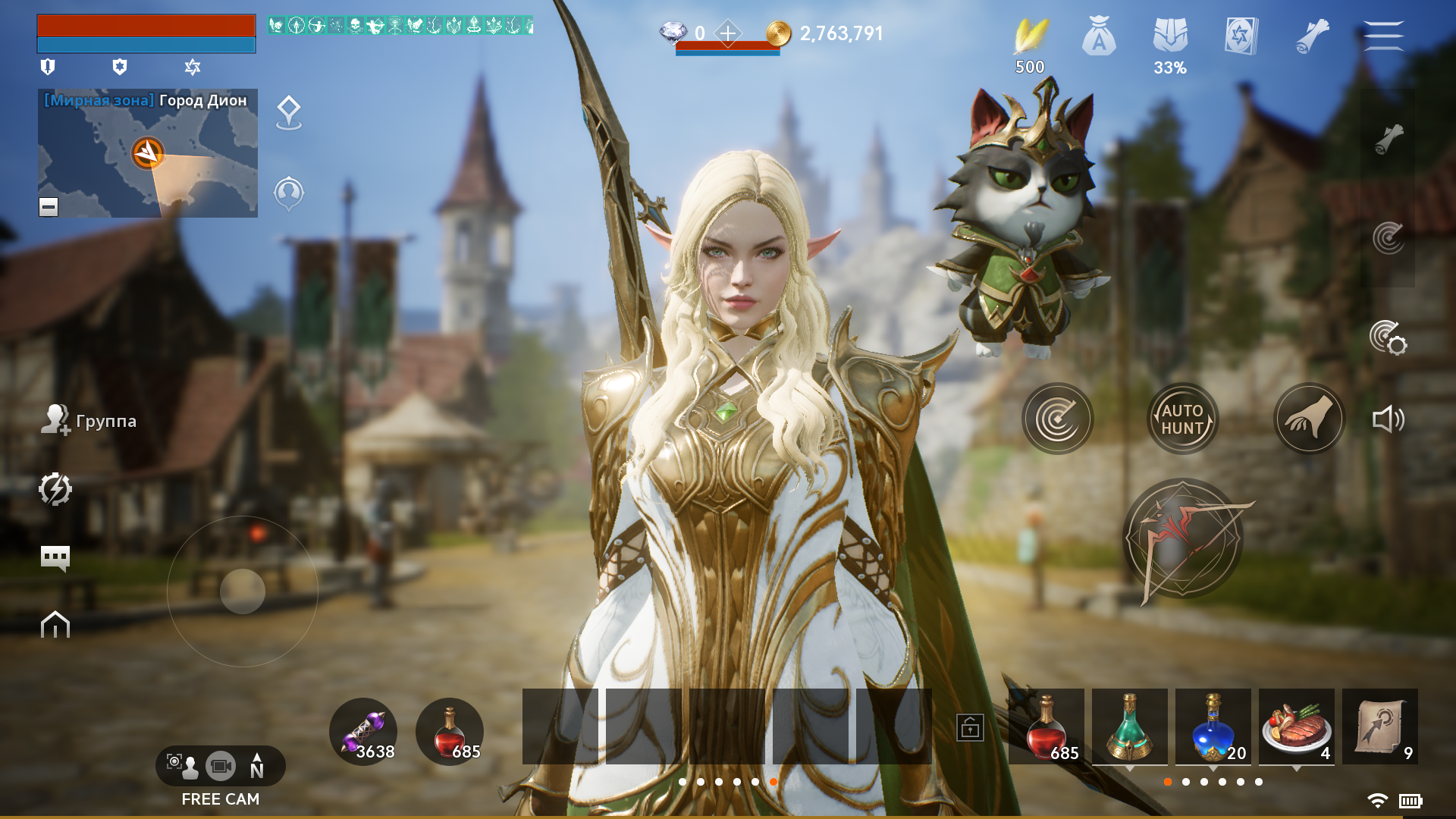Select the hand gesture icon on the right
This screenshot has height=819, width=1456.
[x=1310, y=418]
